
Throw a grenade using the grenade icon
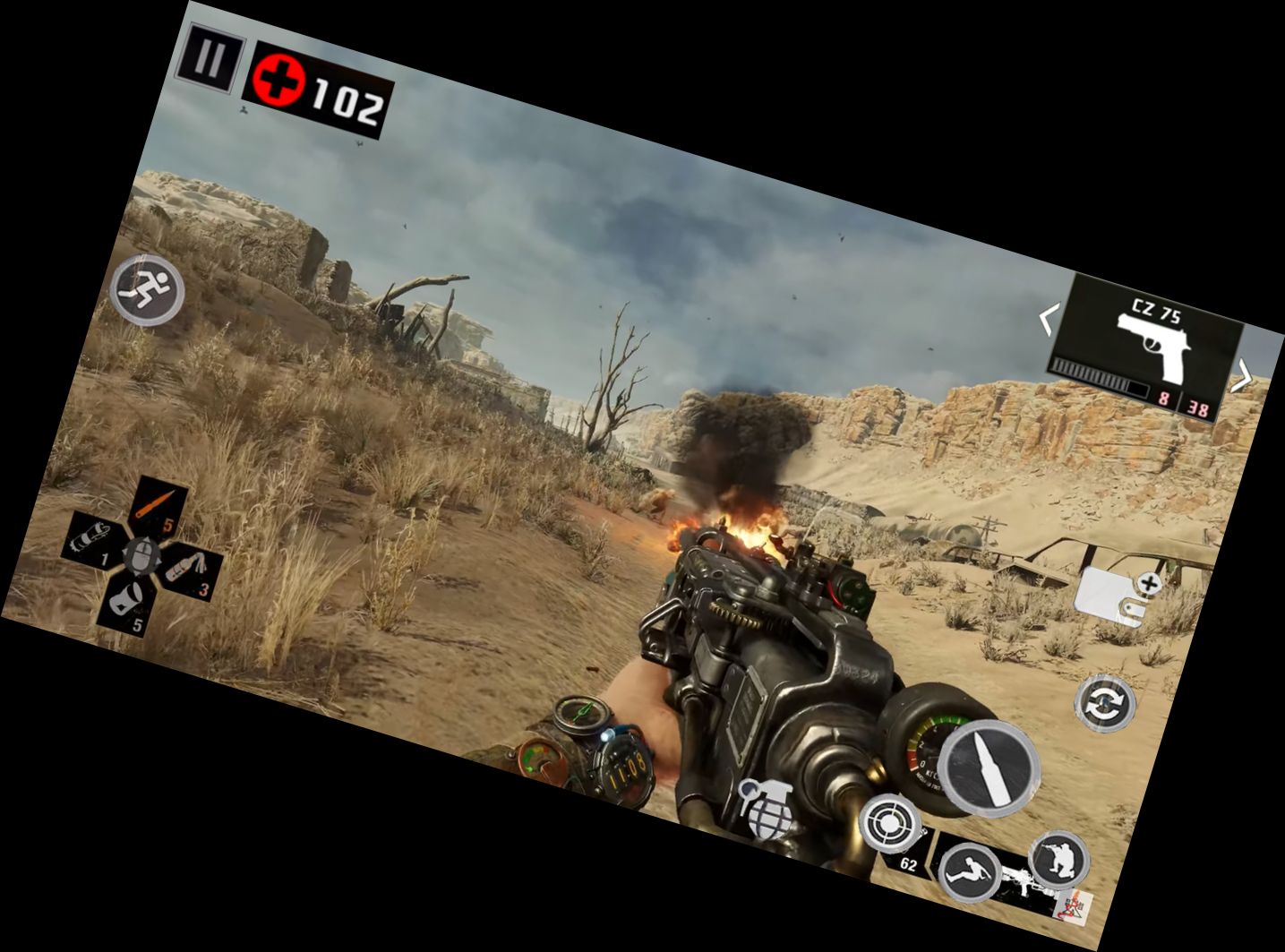point(766,810)
